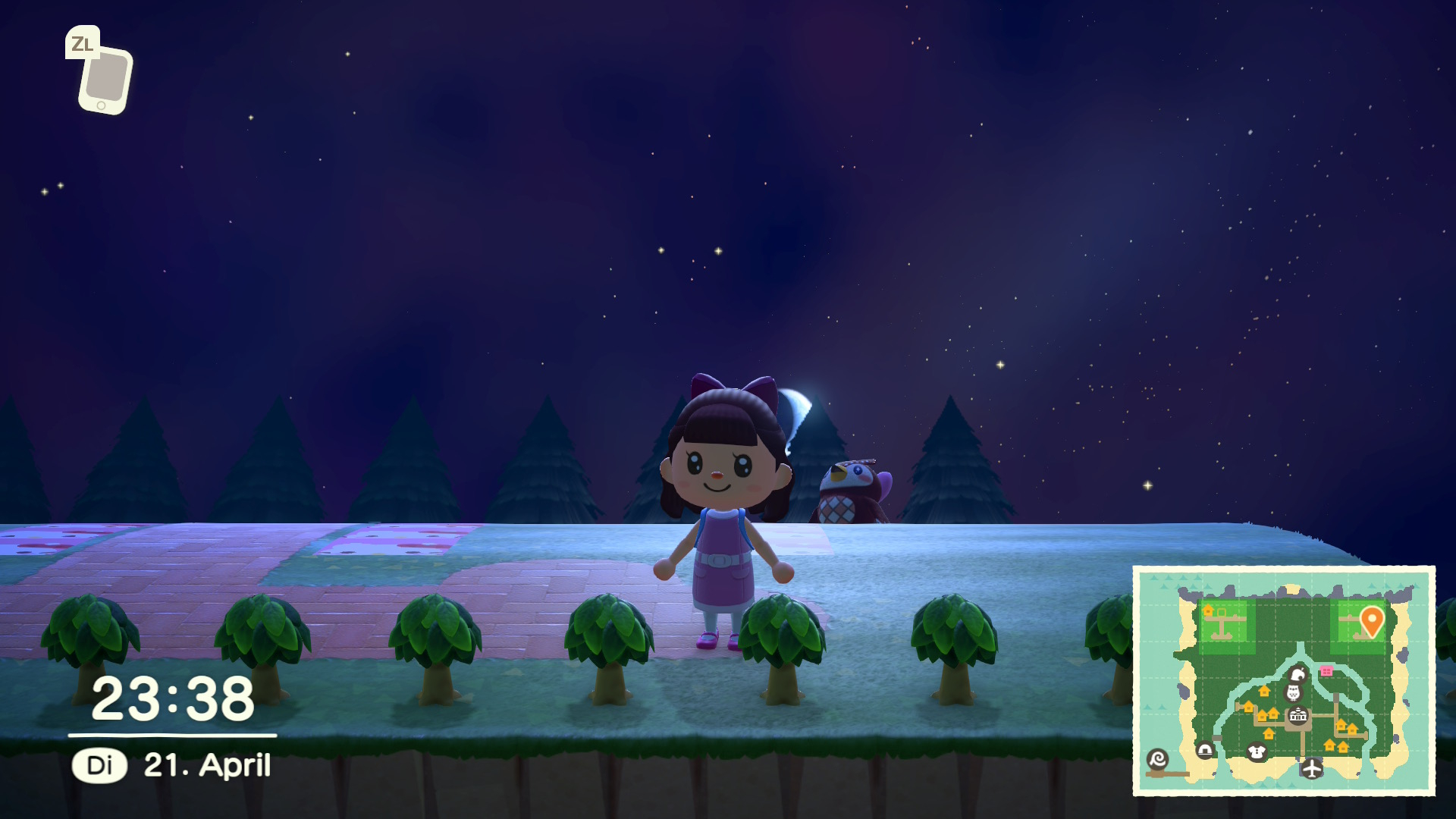Select the Able Sisters shirt marker
This screenshot has height=819, width=1456.
1257,752
